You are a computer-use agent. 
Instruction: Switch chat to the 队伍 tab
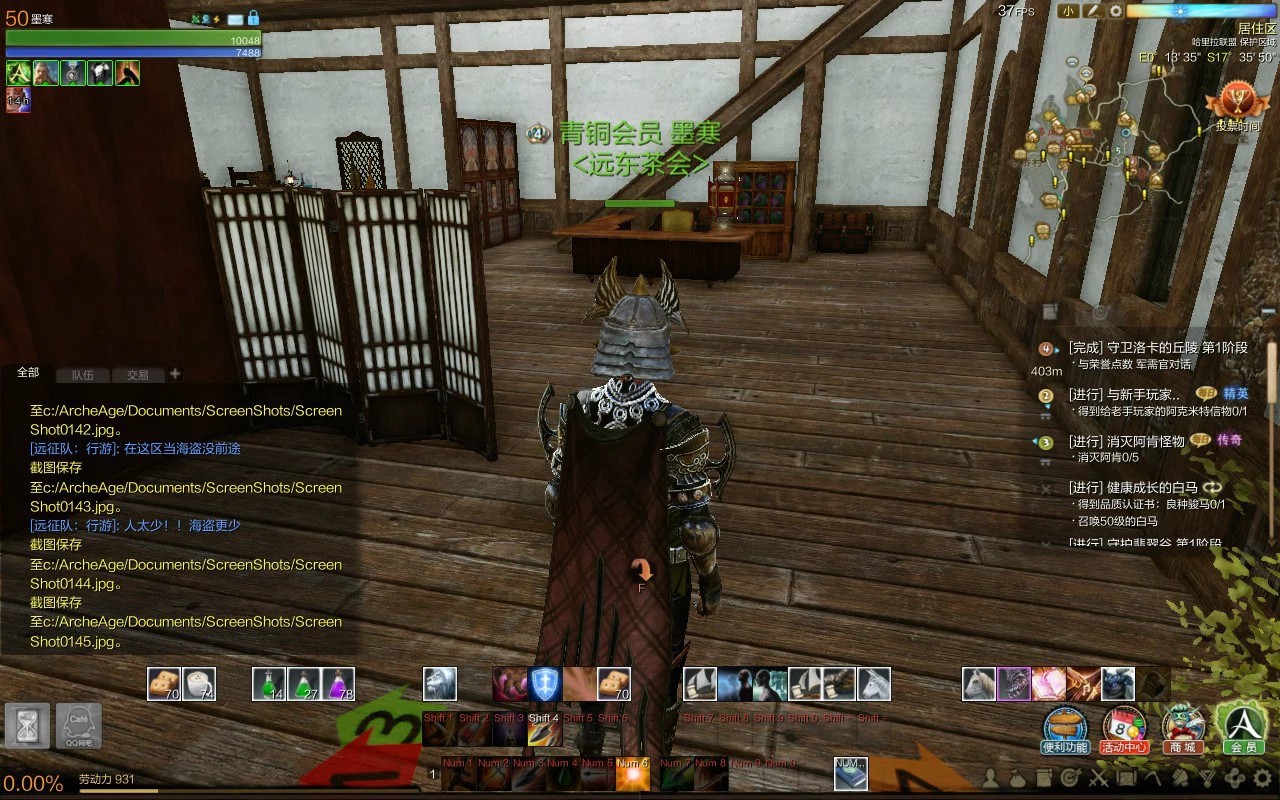[83, 375]
